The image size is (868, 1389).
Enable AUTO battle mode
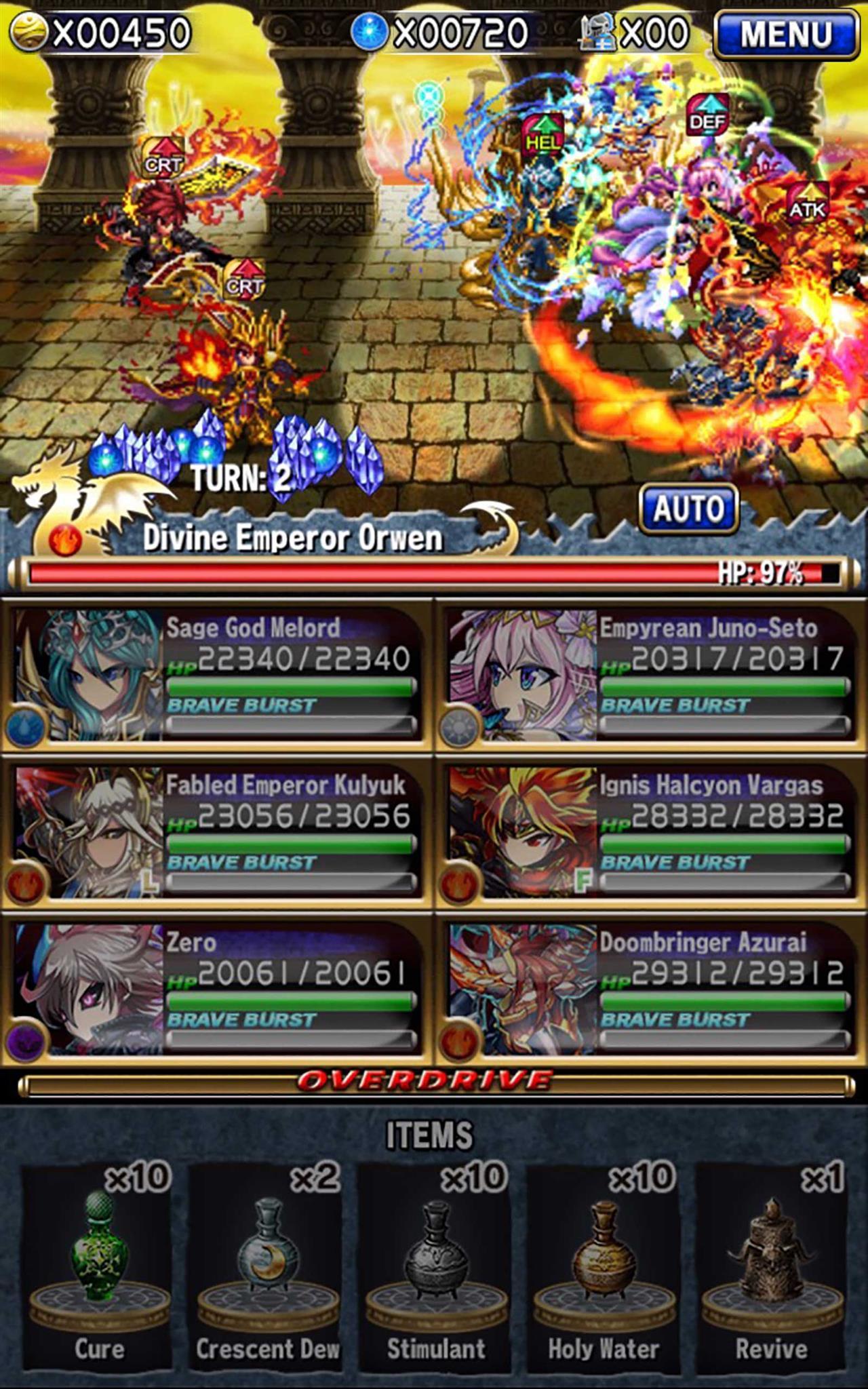(x=689, y=508)
